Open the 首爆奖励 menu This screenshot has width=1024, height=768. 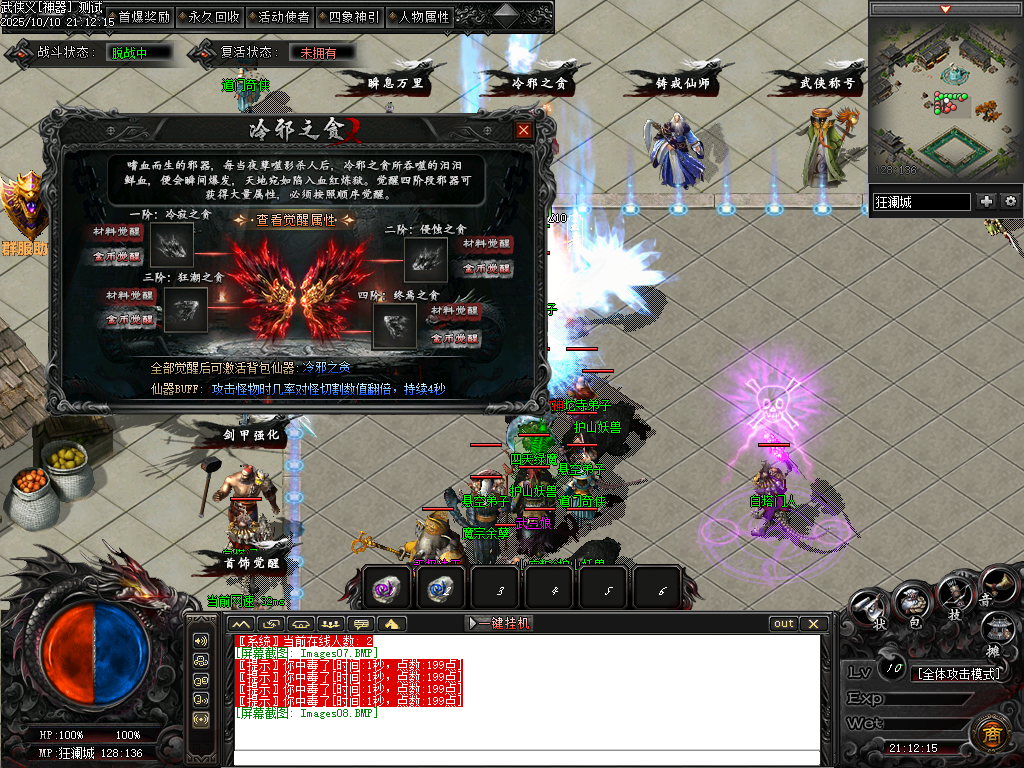144,17
